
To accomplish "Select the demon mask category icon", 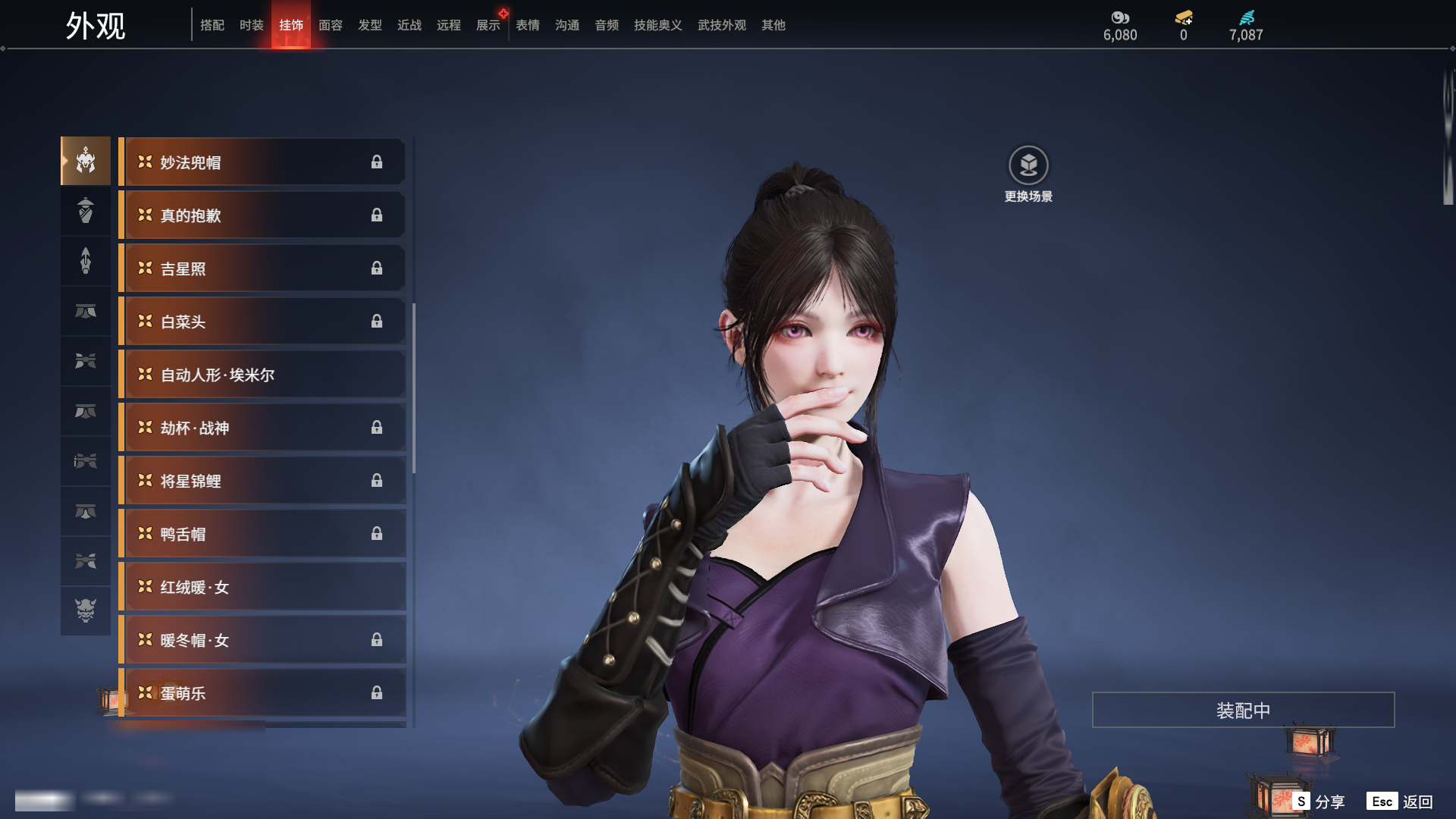I will tap(86, 610).
